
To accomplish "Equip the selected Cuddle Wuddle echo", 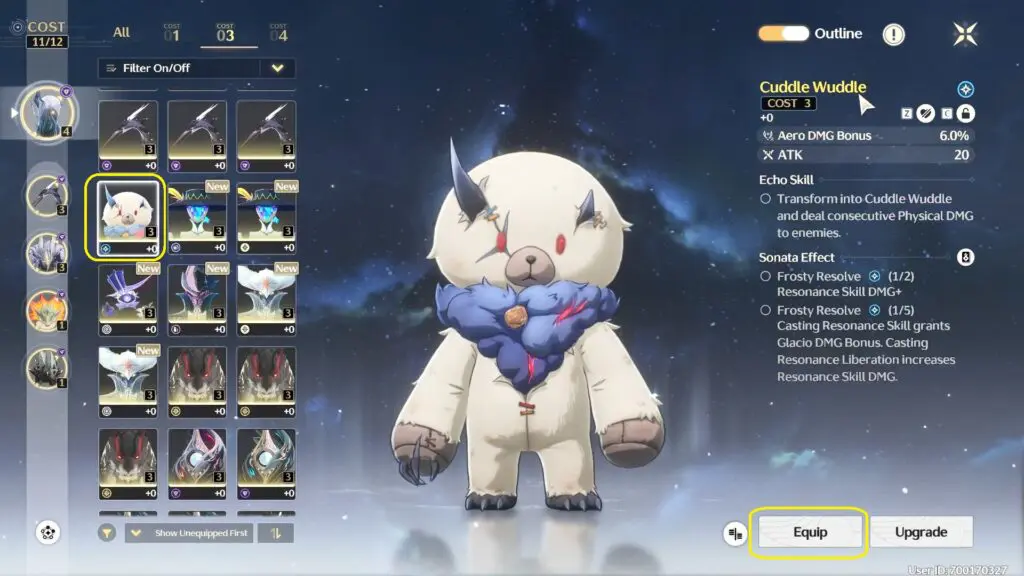I will 810,532.
